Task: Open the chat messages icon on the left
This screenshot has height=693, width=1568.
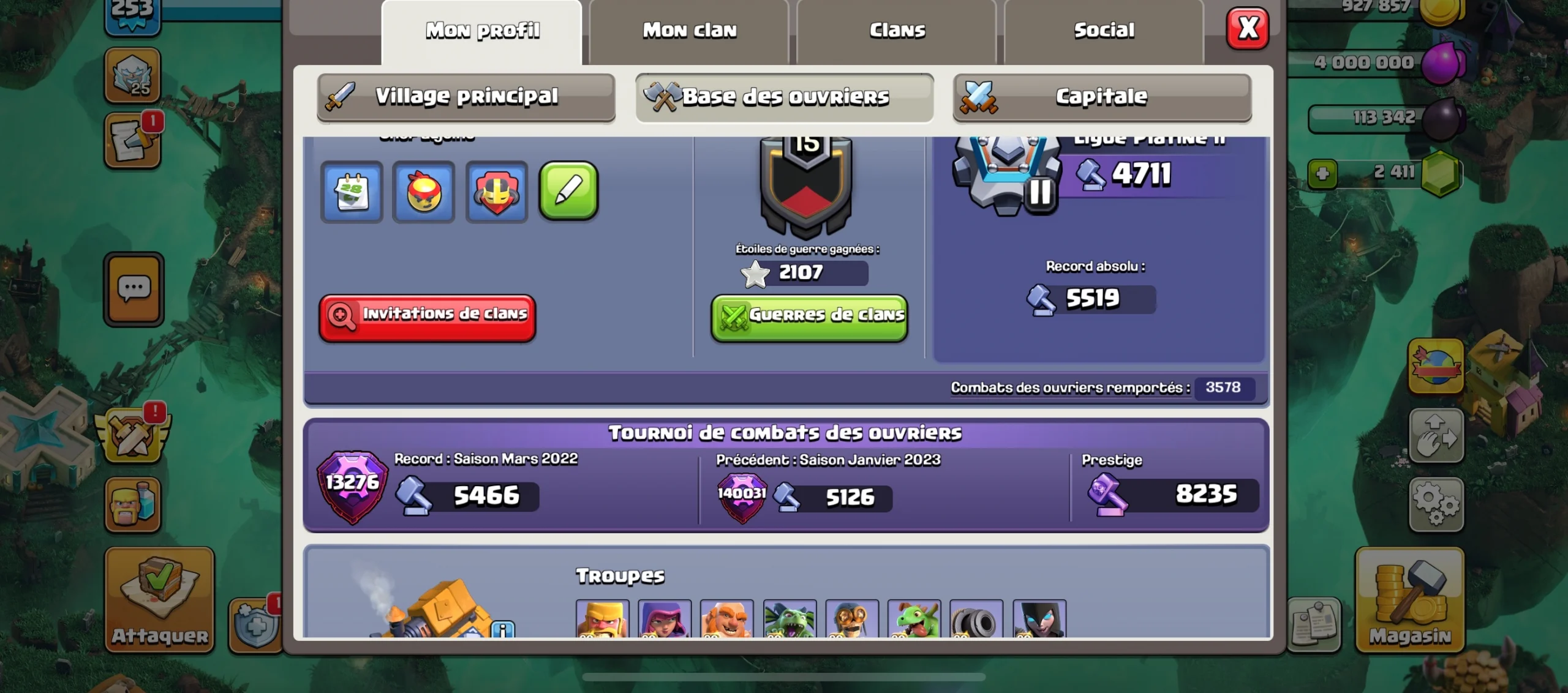Action: click(134, 288)
